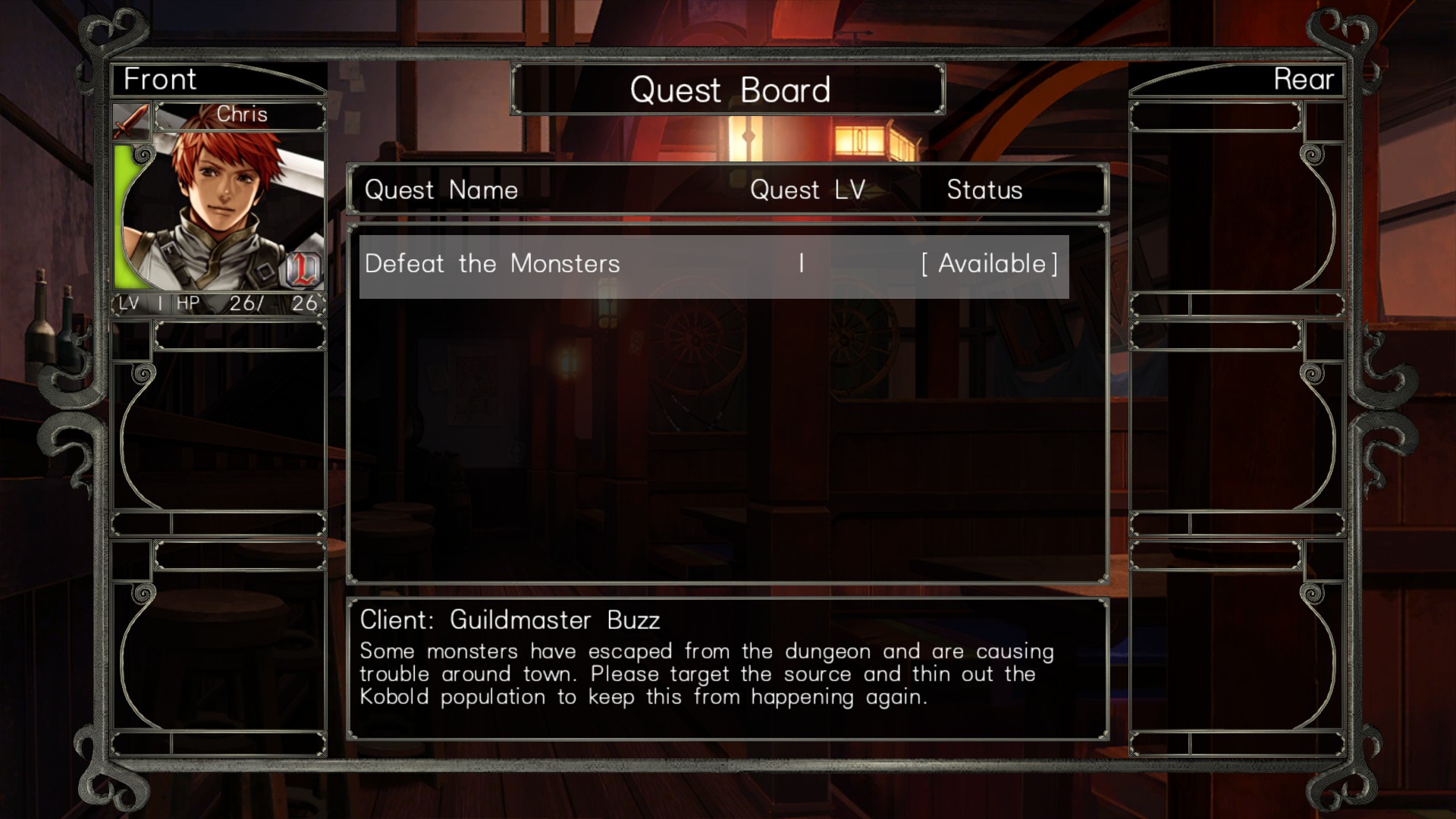1456x819 pixels.
Task: Click the Quest Board title banner
Action: click(x=730, y=89)
